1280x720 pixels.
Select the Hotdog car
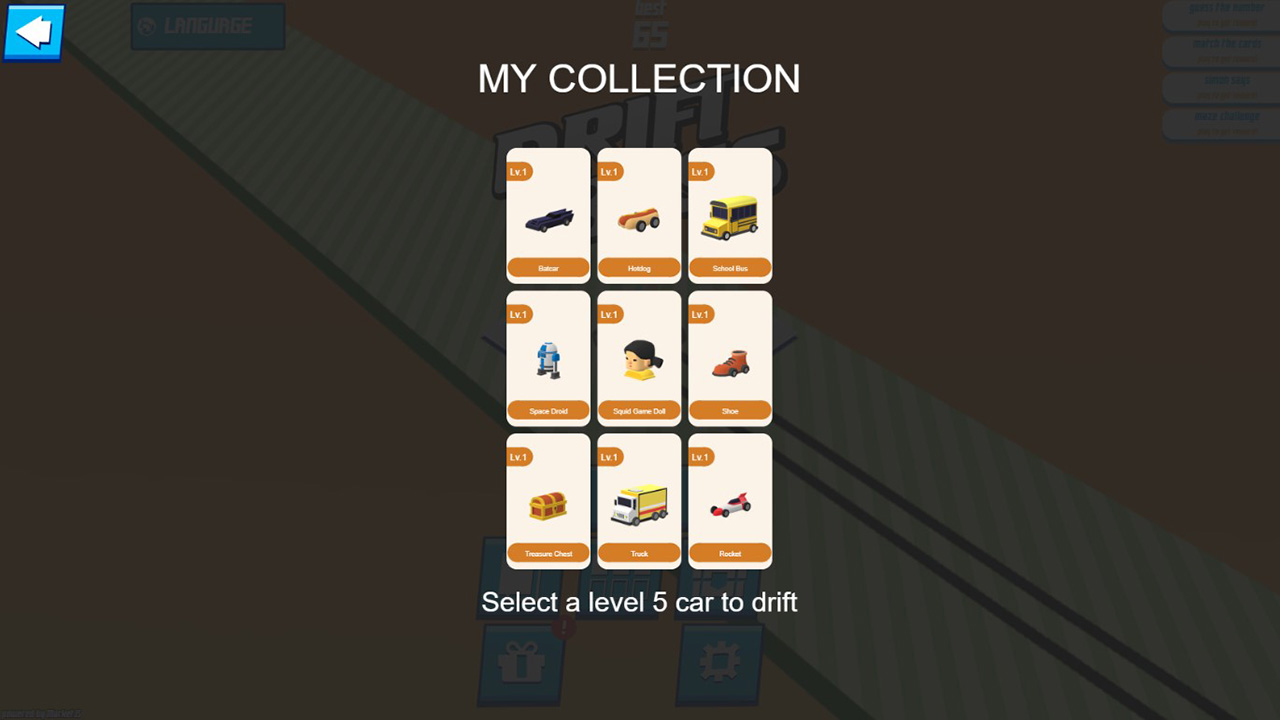(639, 215)
